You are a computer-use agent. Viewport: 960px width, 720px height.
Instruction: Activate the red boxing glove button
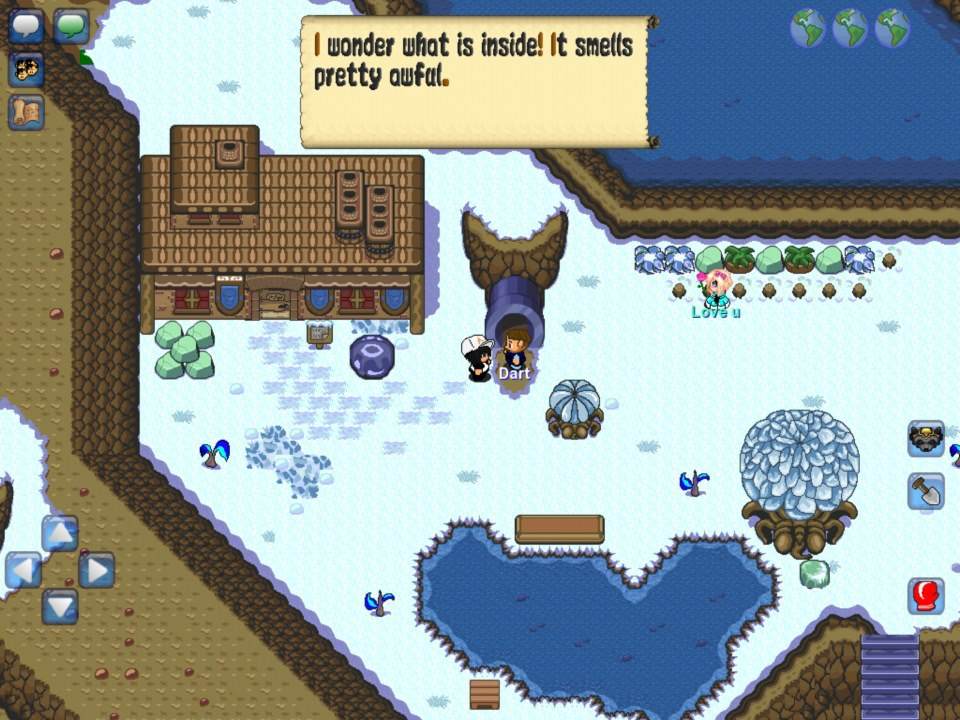[926, 596]
